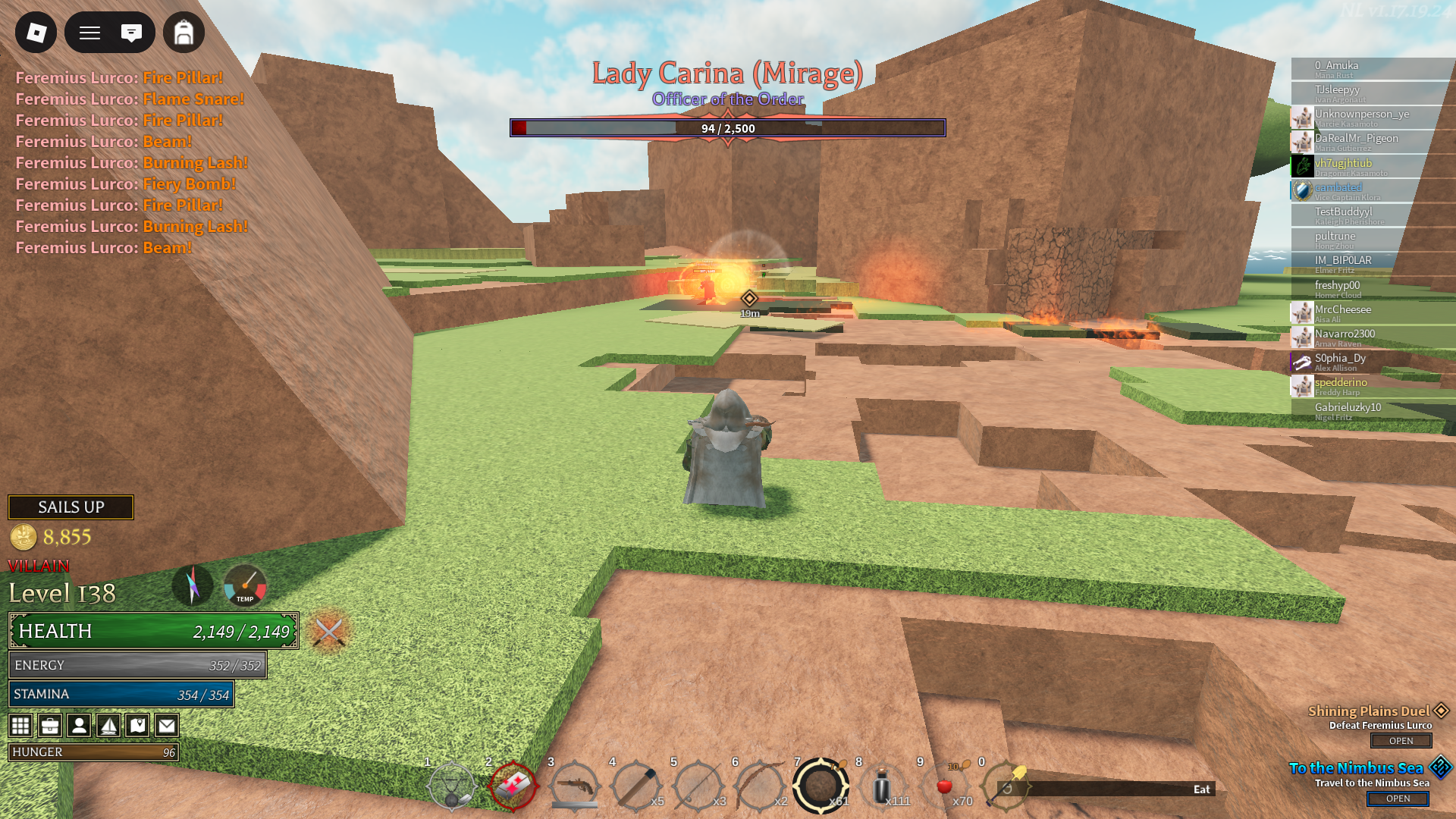Screen dimensions: 1456x819
Task: Open the backpack inventory icon
Action: (x=184, y=33)
